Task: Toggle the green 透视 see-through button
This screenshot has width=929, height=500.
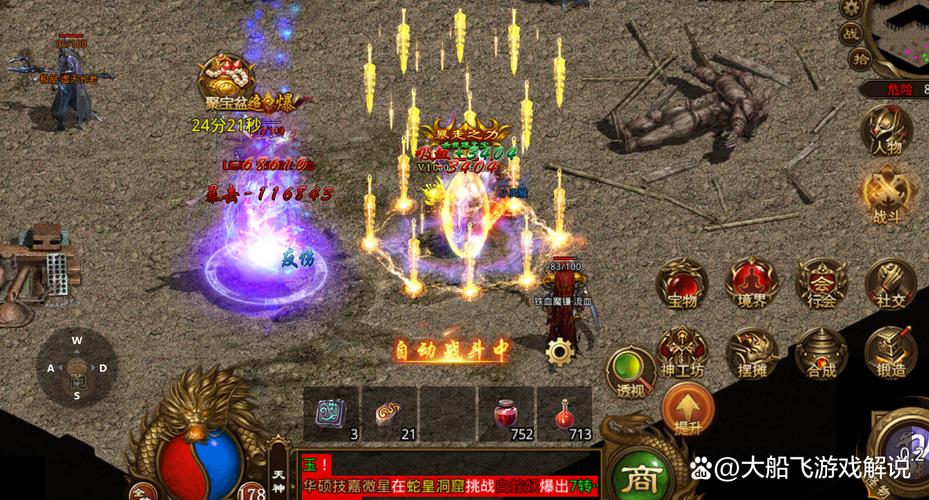Action: (x=630, y=373)
